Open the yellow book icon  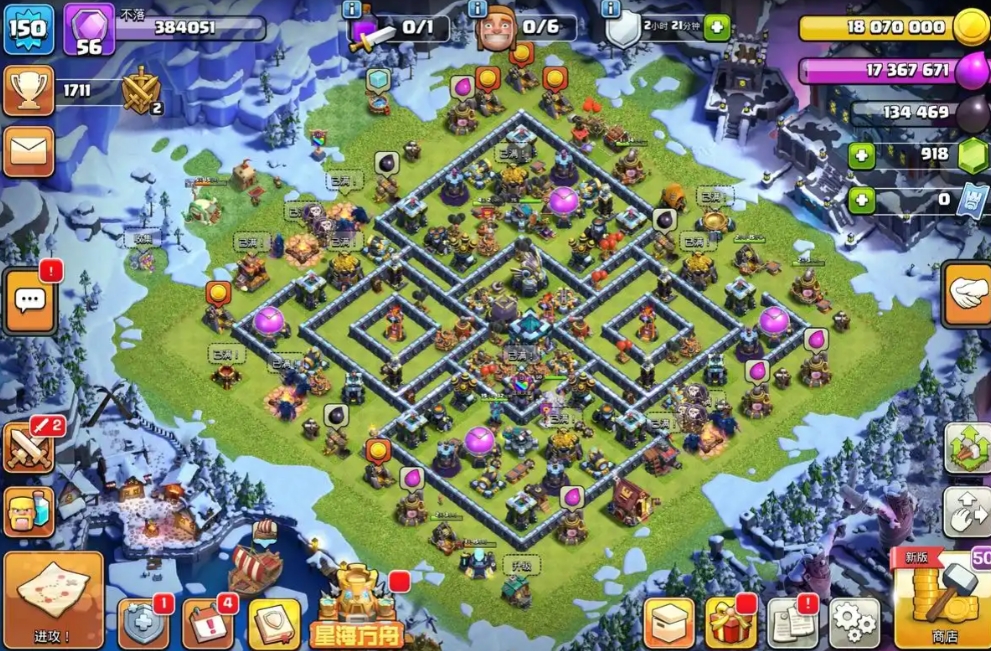[x=273, y=625]
